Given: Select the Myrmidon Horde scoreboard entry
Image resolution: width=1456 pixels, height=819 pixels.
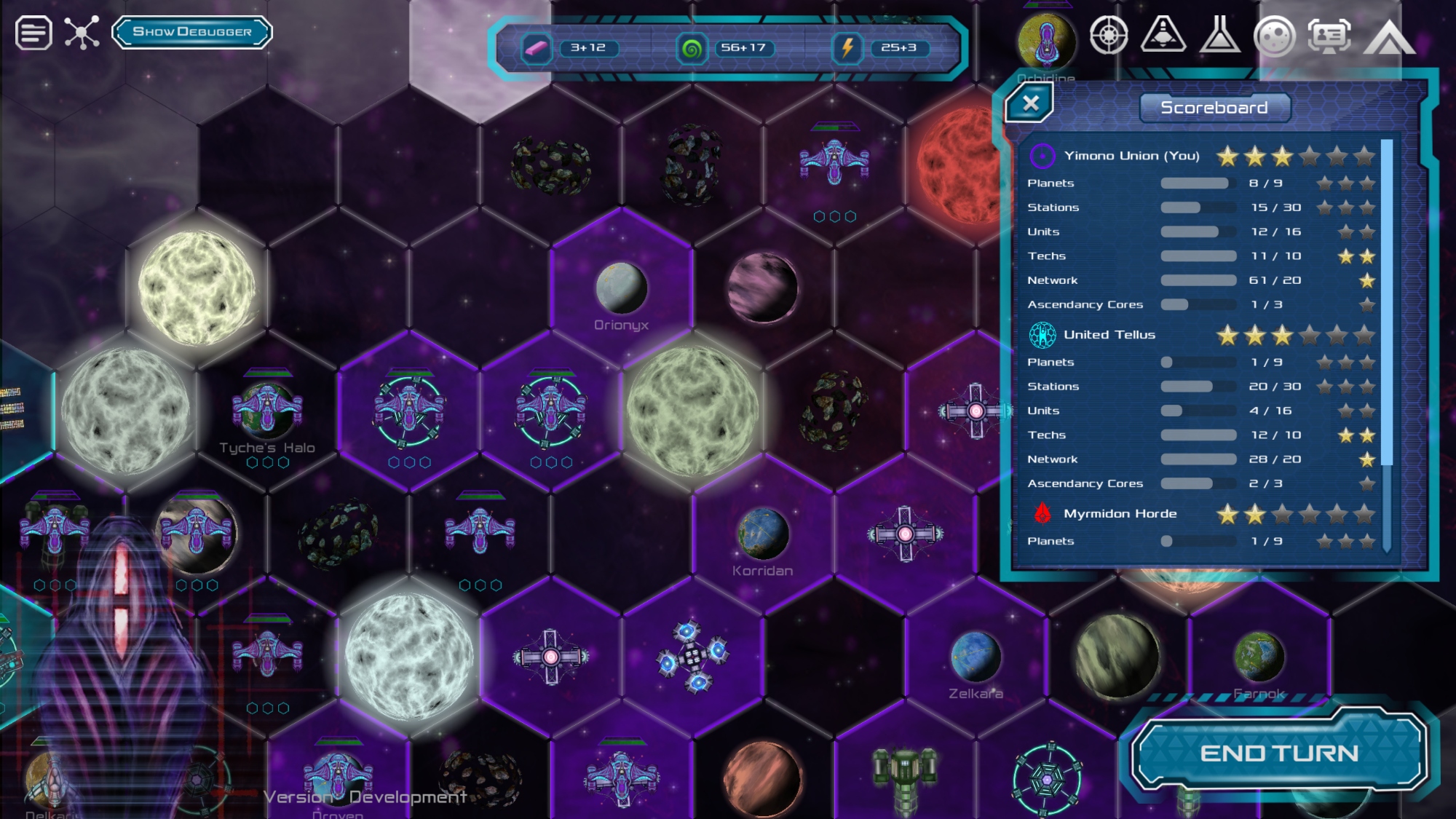Looking at the screenshot, I should (1120, 514).
